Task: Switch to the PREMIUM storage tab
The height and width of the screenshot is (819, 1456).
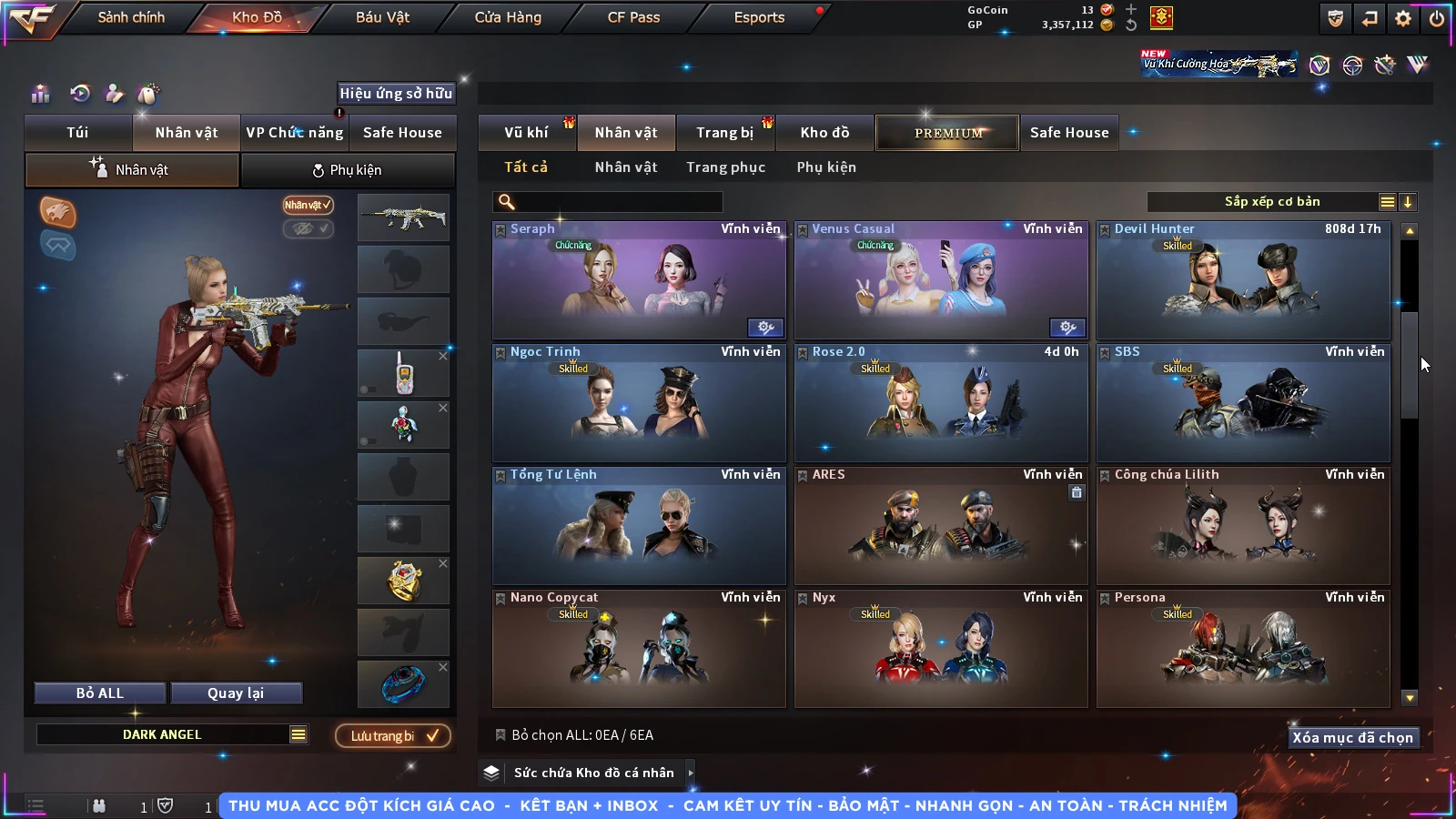Action: tap(947, 133)
